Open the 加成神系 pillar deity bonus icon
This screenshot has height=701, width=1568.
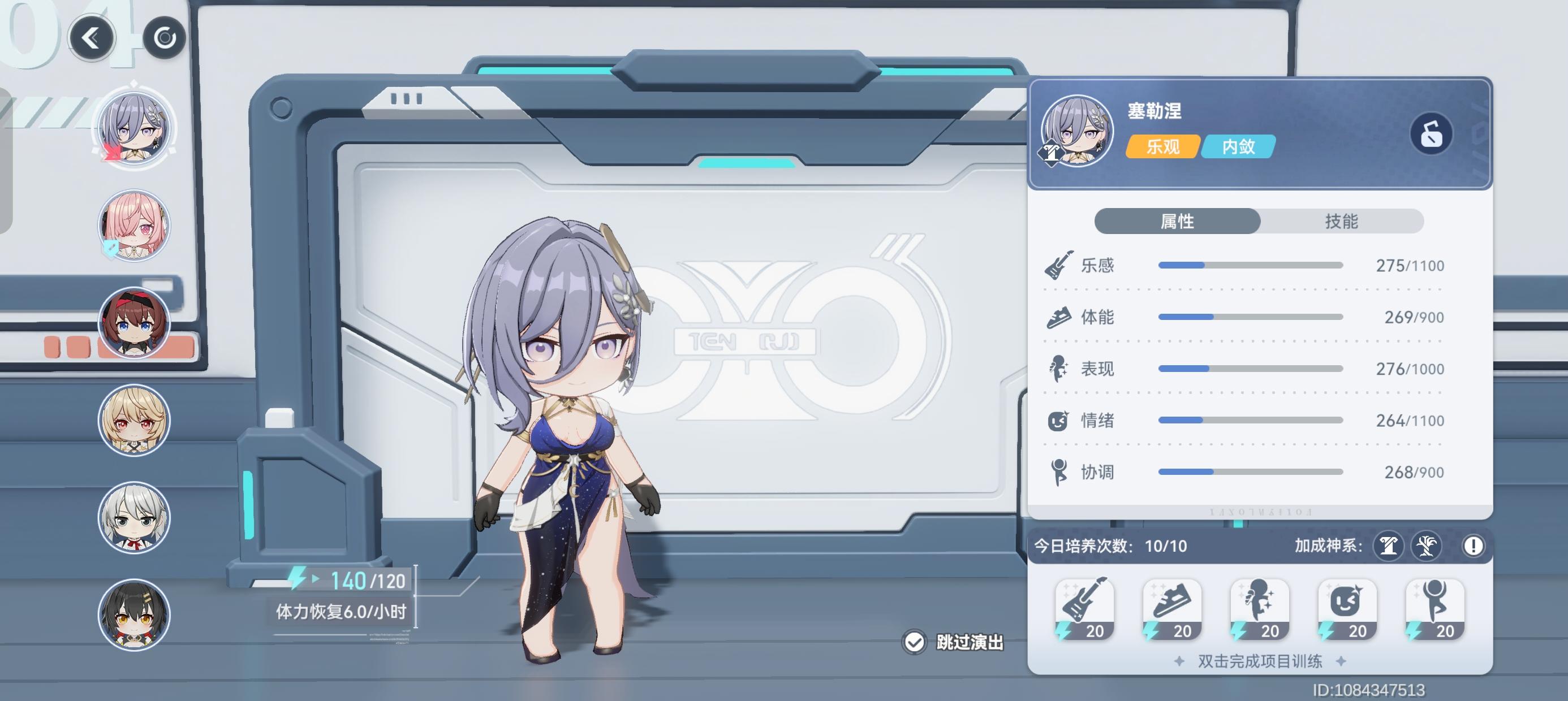1389,546
